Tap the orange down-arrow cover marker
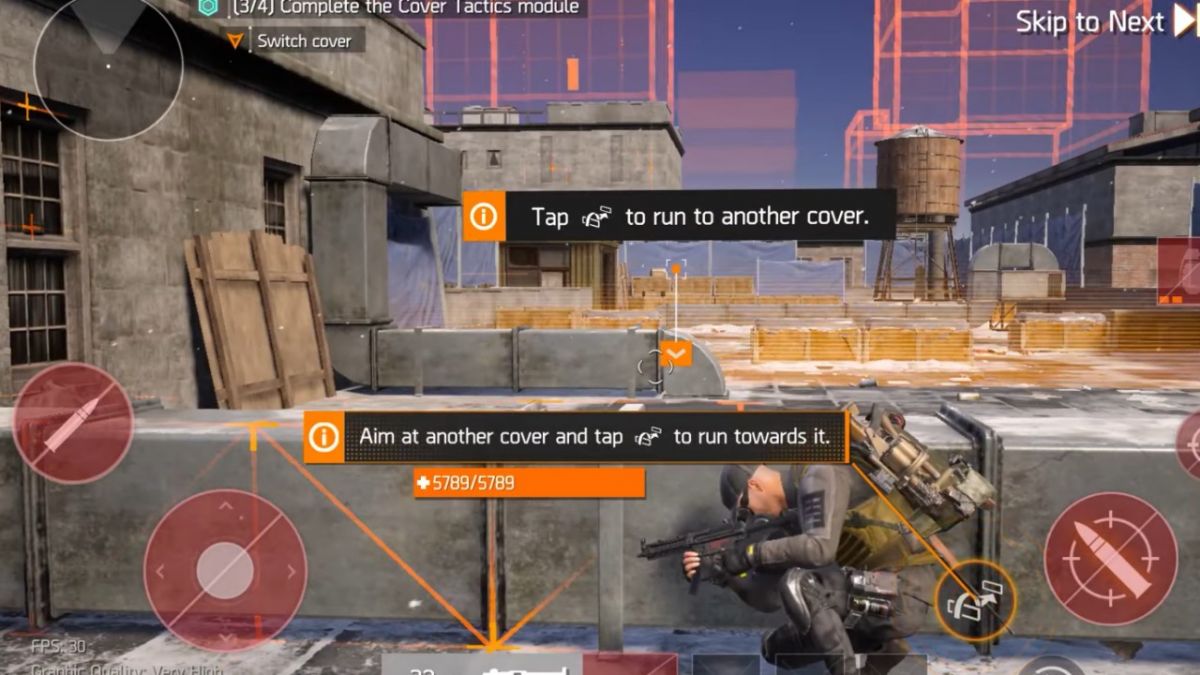The height and width of the screenshot is (675, 1200). click(x=676, y=353)
